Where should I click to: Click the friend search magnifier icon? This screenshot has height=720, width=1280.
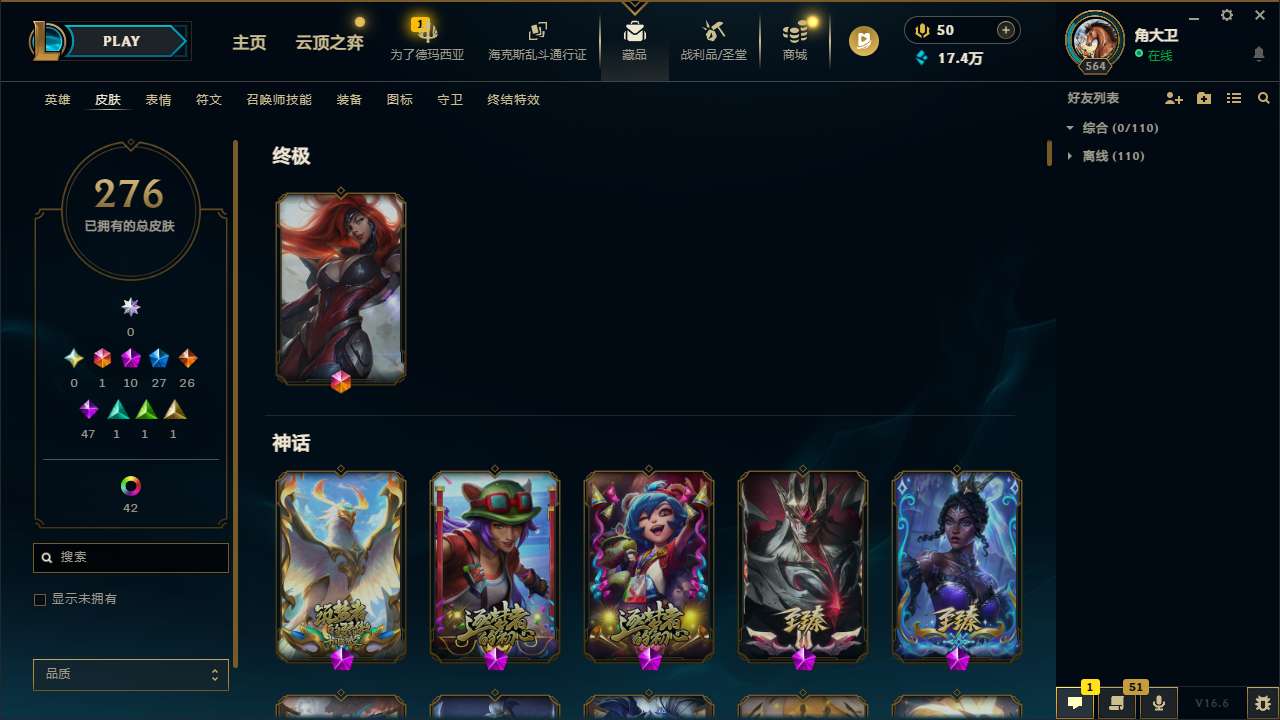click(1263, 98)
